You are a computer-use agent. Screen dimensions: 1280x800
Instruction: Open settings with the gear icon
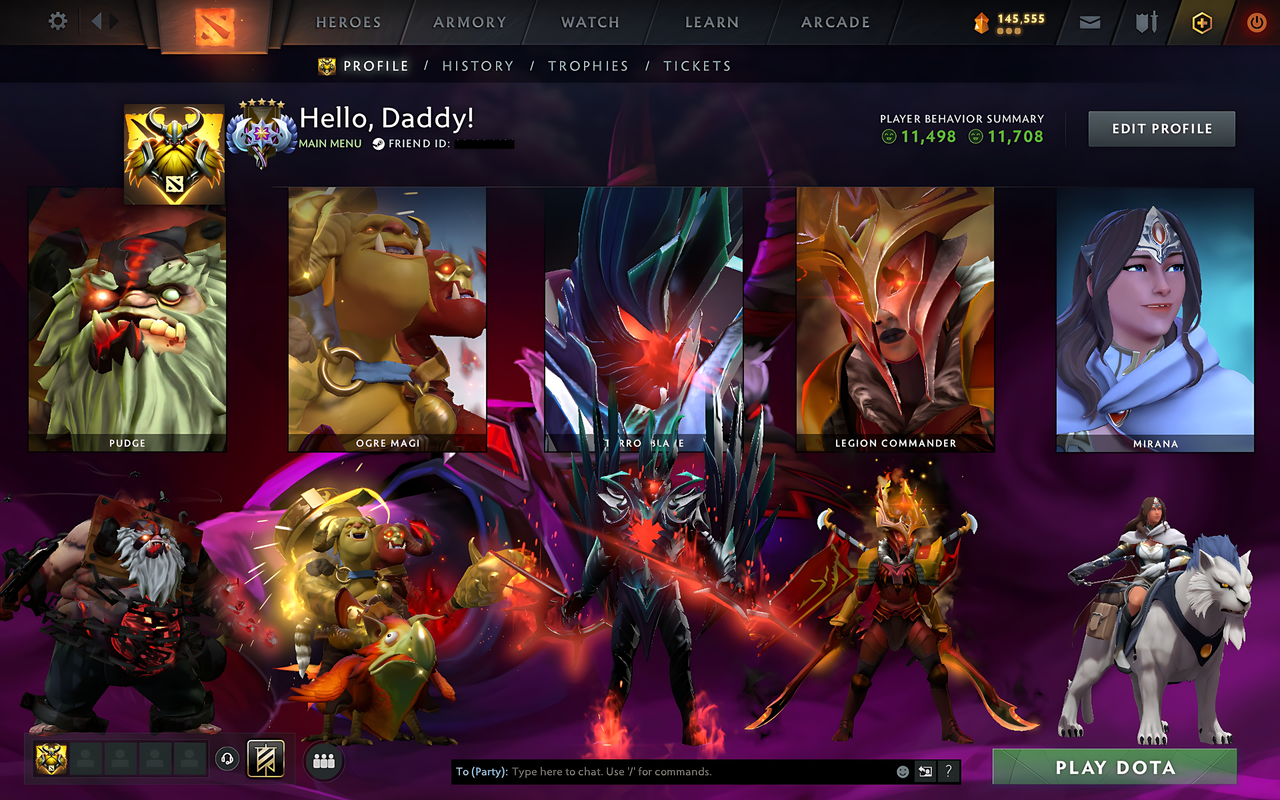click(x=57, y=20)
